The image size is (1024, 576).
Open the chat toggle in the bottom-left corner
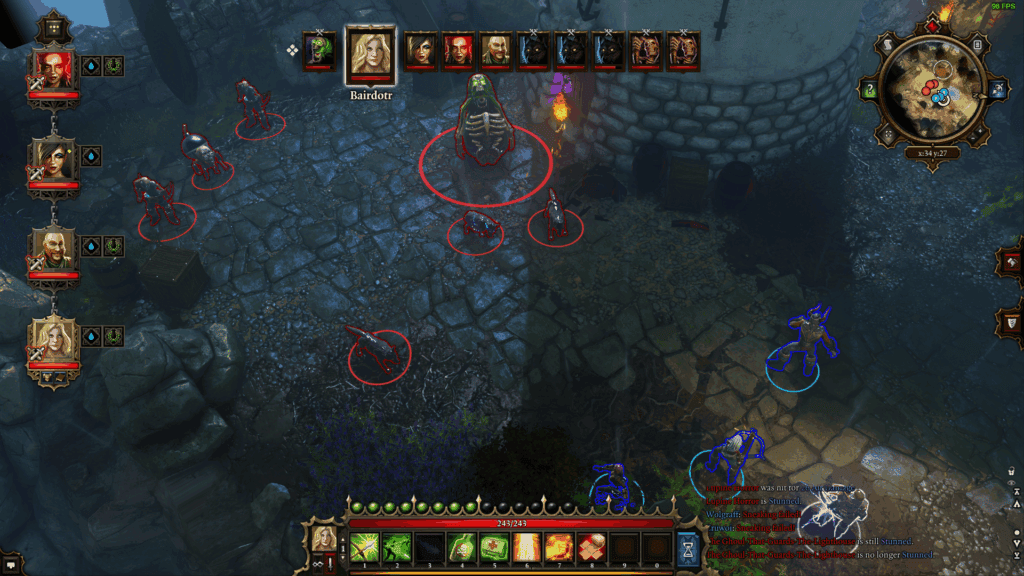tap(10, 565)
